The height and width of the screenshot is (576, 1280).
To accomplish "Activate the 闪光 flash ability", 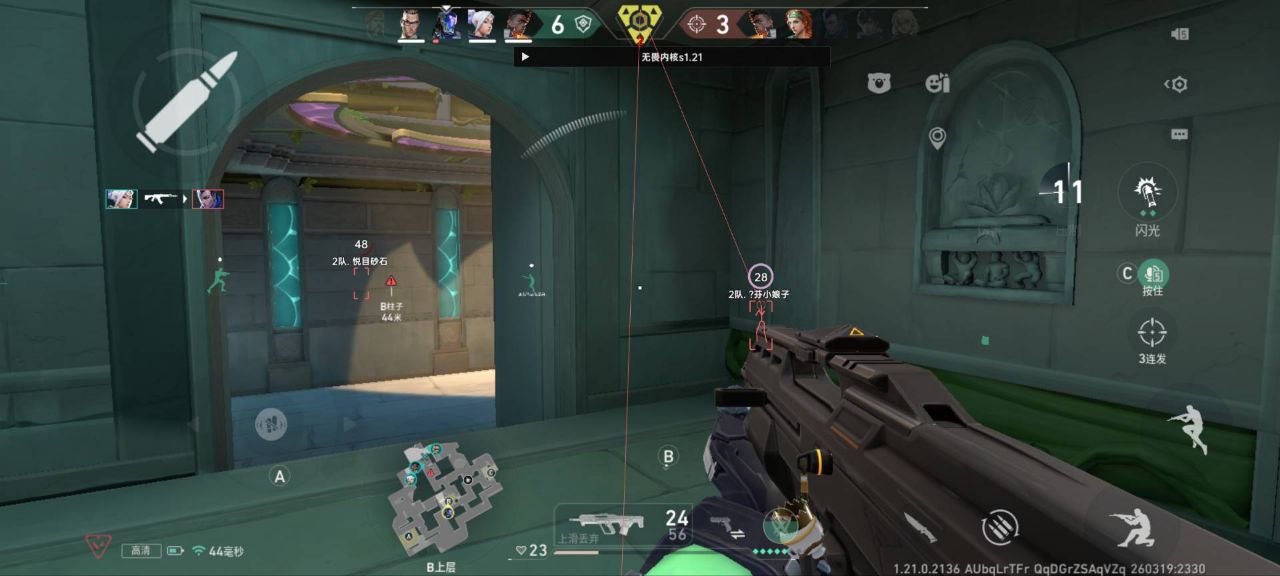I will coord(1147,193).
